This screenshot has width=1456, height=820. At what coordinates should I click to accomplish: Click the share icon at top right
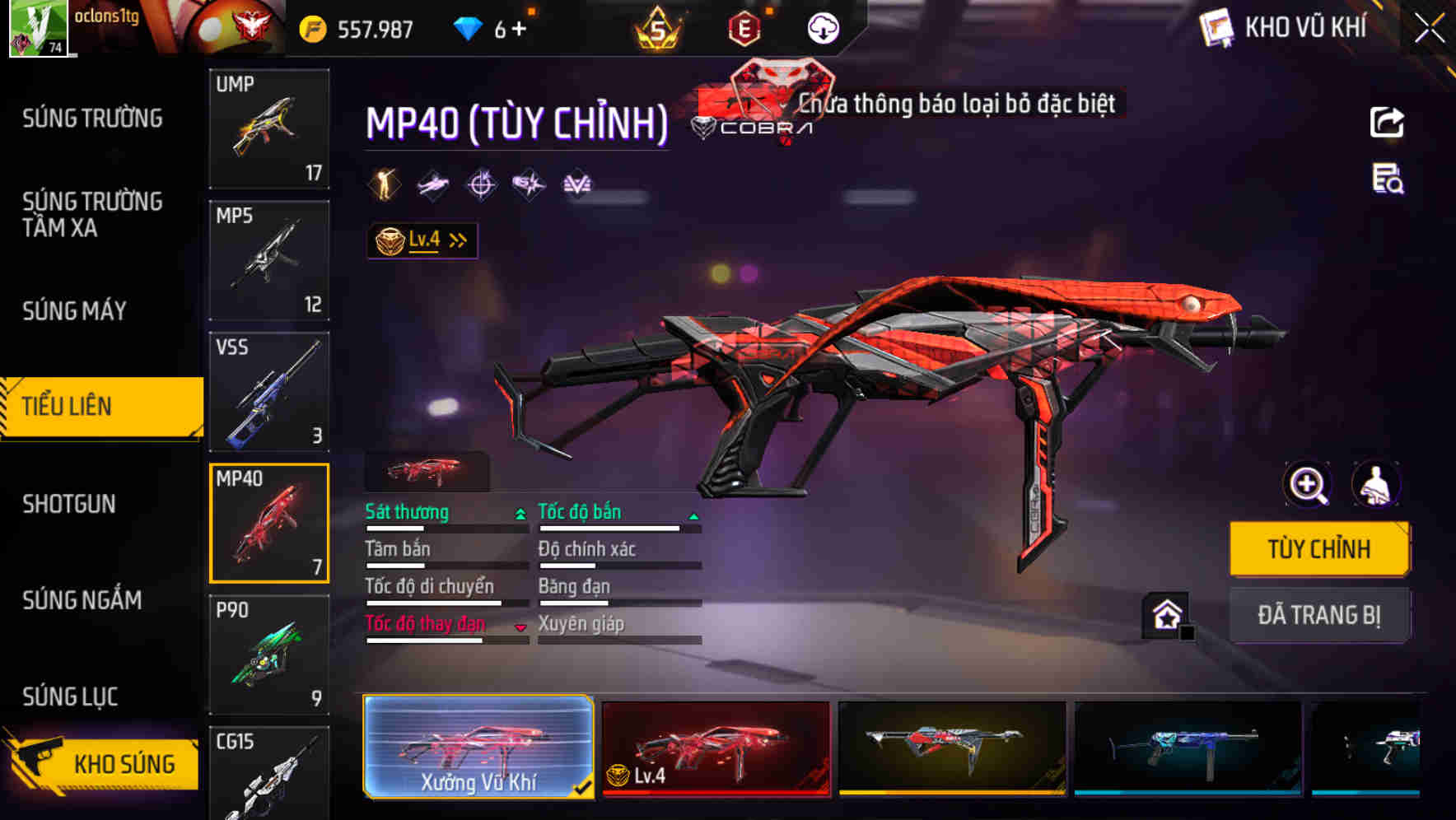point(1387,122)
